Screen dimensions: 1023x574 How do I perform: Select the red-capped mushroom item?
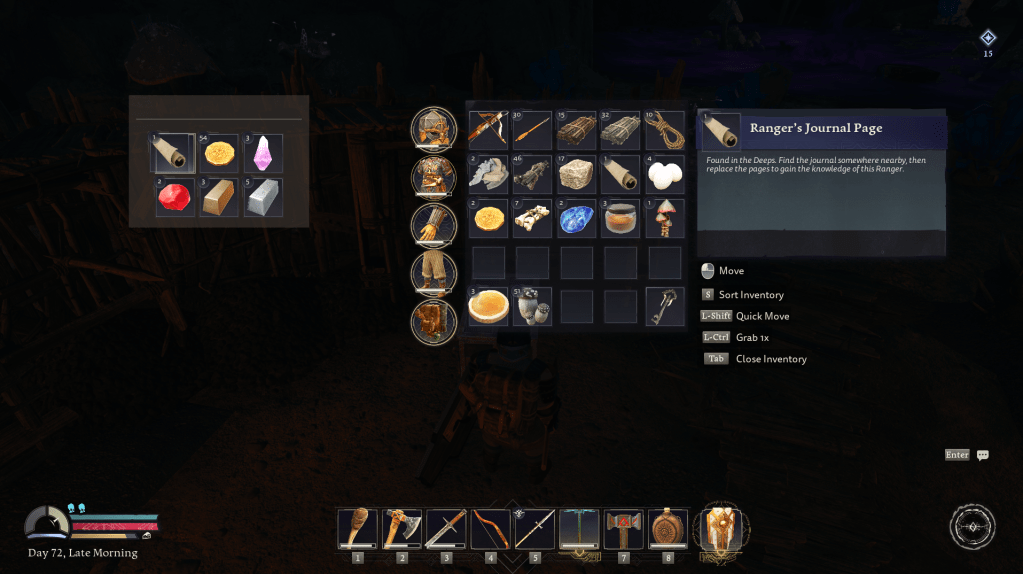pos(665,219)
